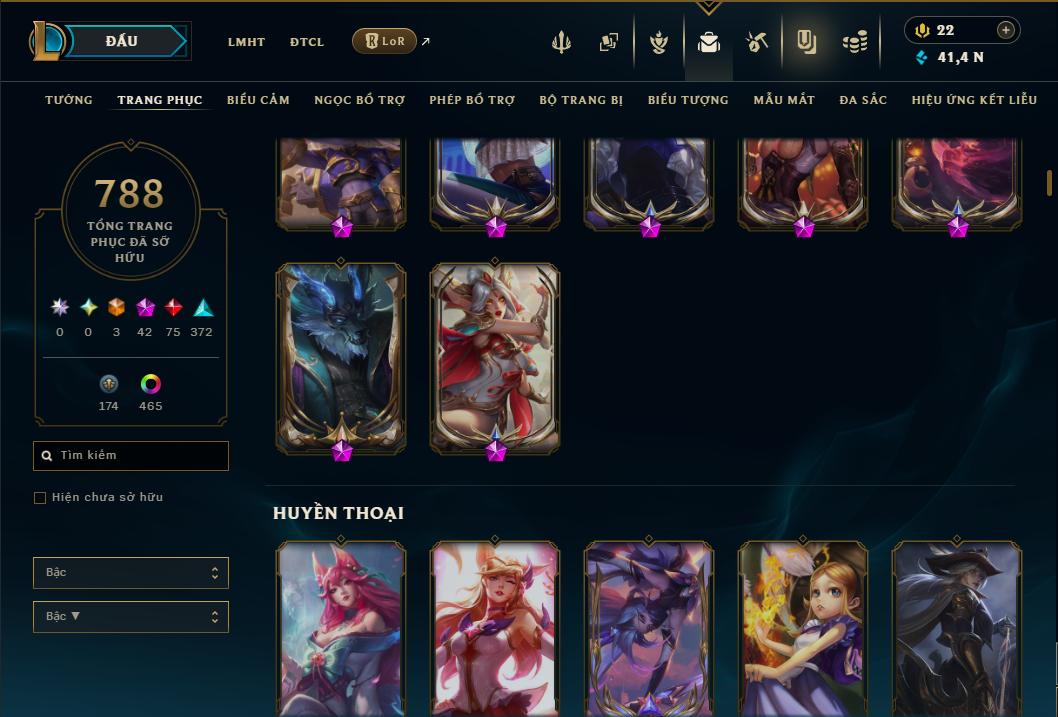Click the ĐẤU play button
The width and height of the screenshot is (1058, 717).
point(121,41)
